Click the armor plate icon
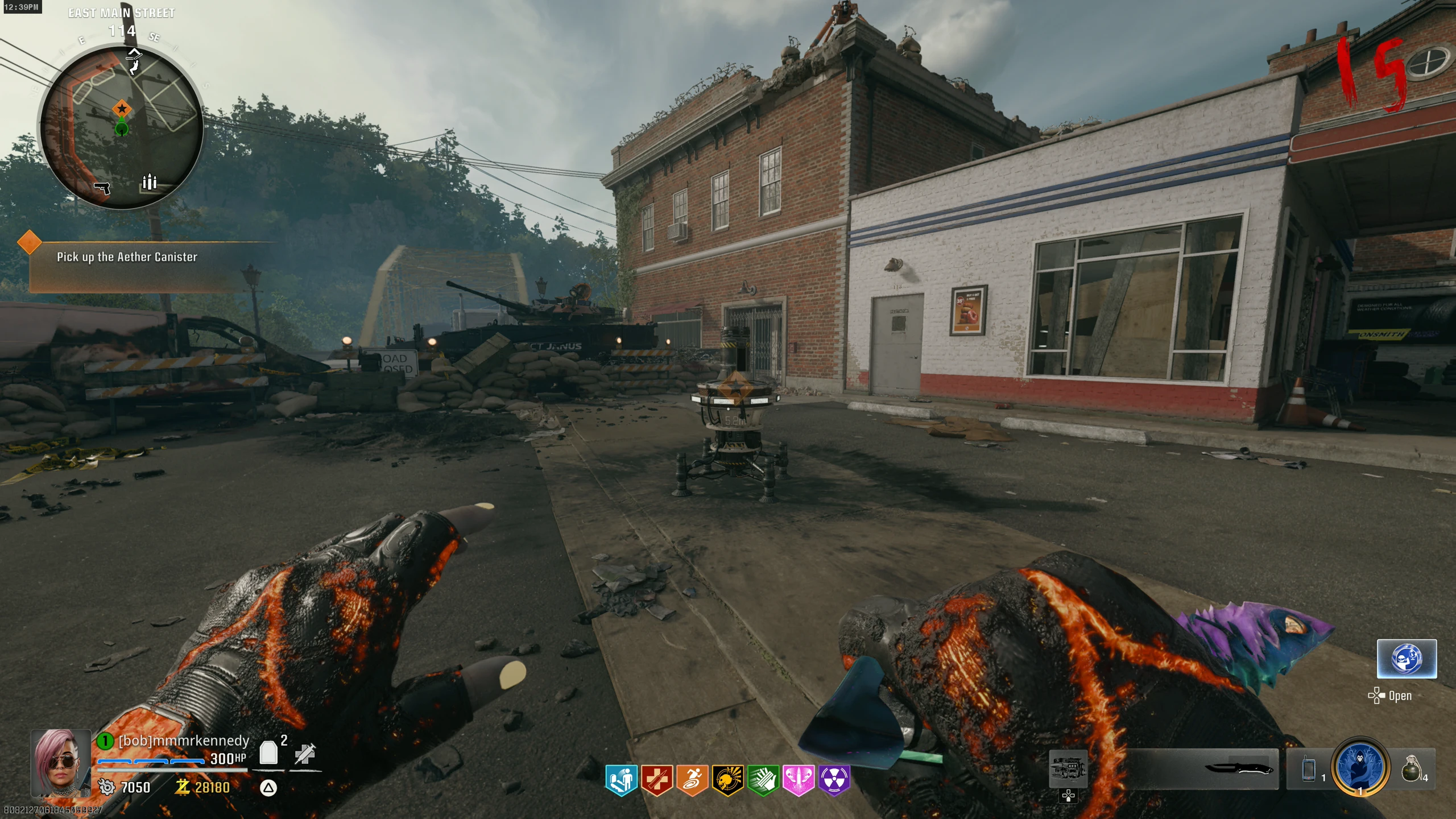This screenshot has width=1456, height=819. pyautogui.click(x=268, y=752)
